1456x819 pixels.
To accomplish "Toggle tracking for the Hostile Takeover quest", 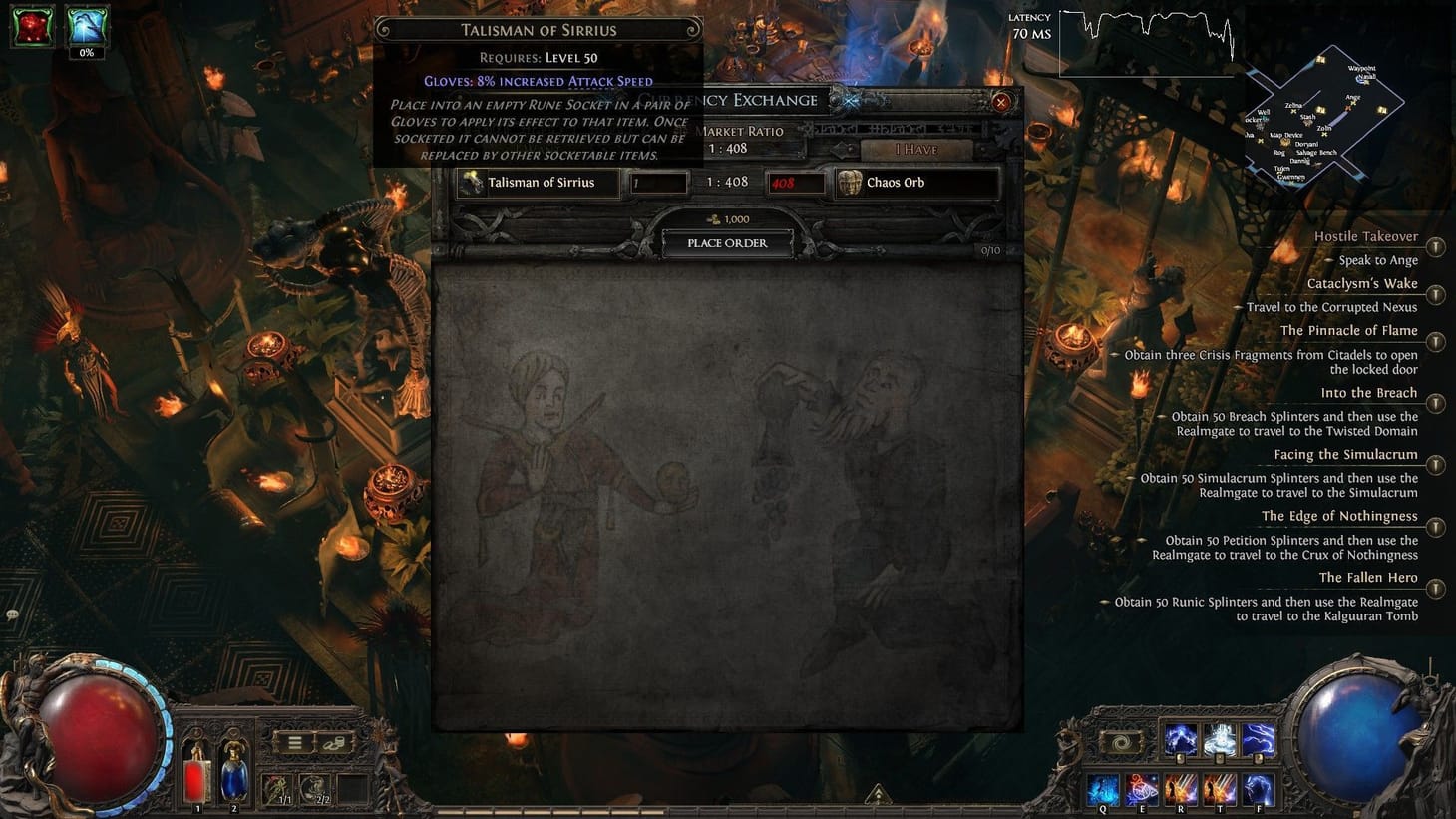I will tap(1436, 246).
